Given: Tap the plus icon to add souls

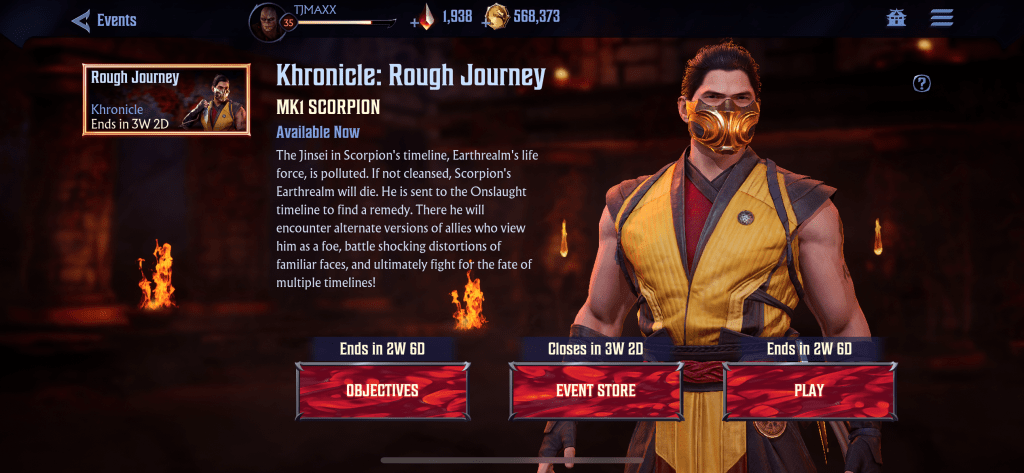Looking at the screenshot, I should tap(415, 20).
